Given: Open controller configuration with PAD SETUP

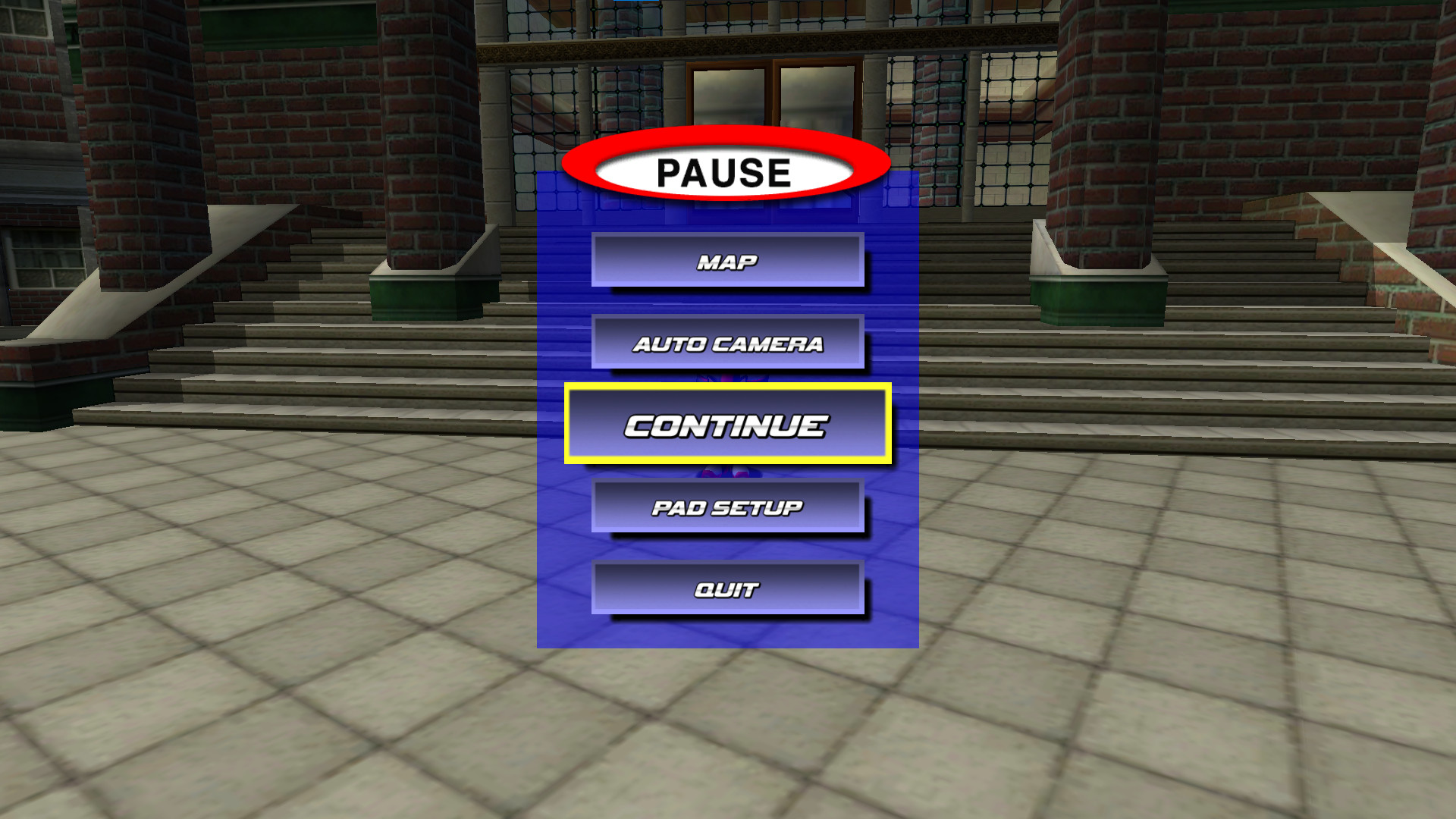Looking at the screenshot, I should click(x=727, y=507).
